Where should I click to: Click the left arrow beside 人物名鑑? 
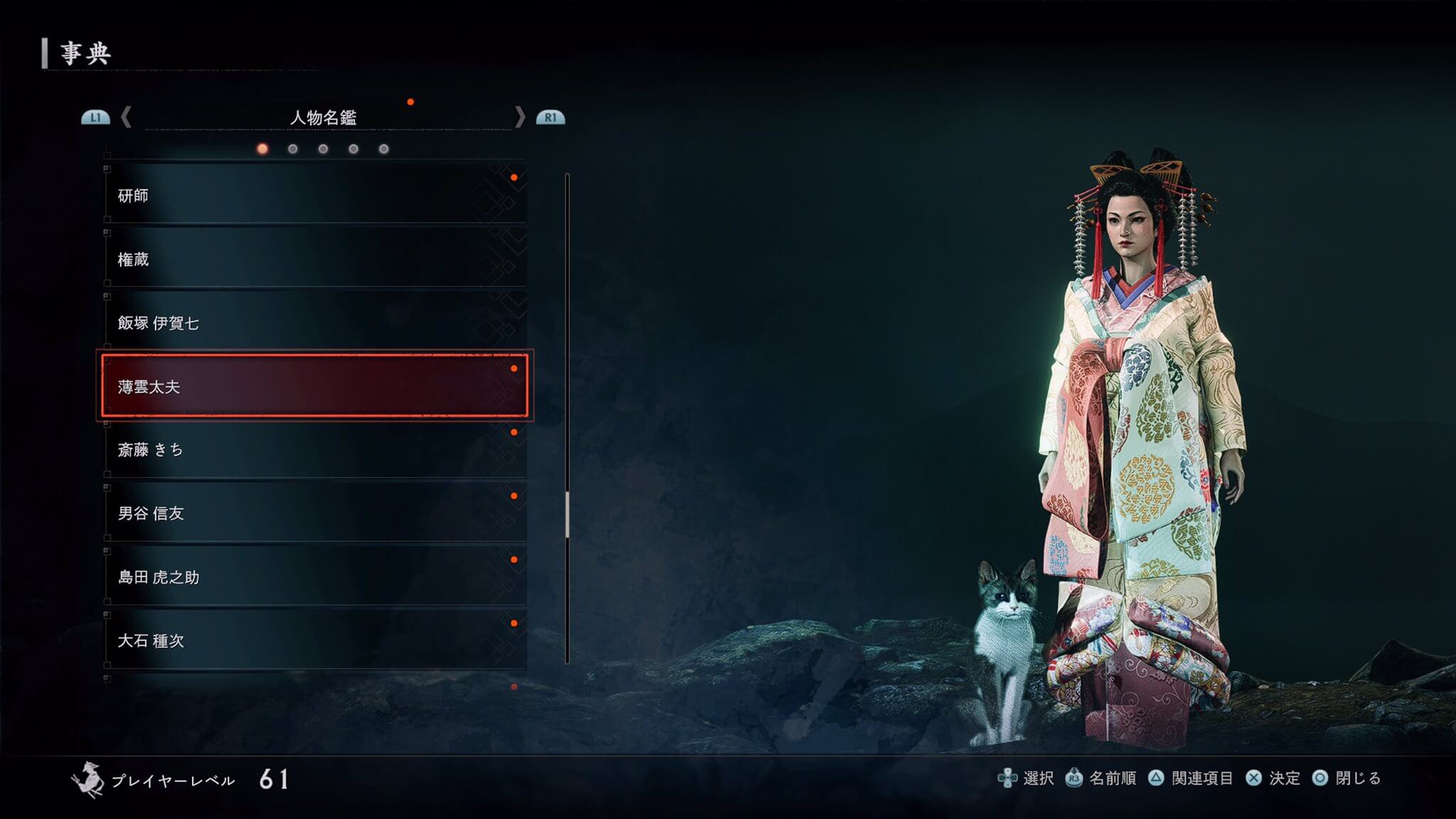coord(127,117)
